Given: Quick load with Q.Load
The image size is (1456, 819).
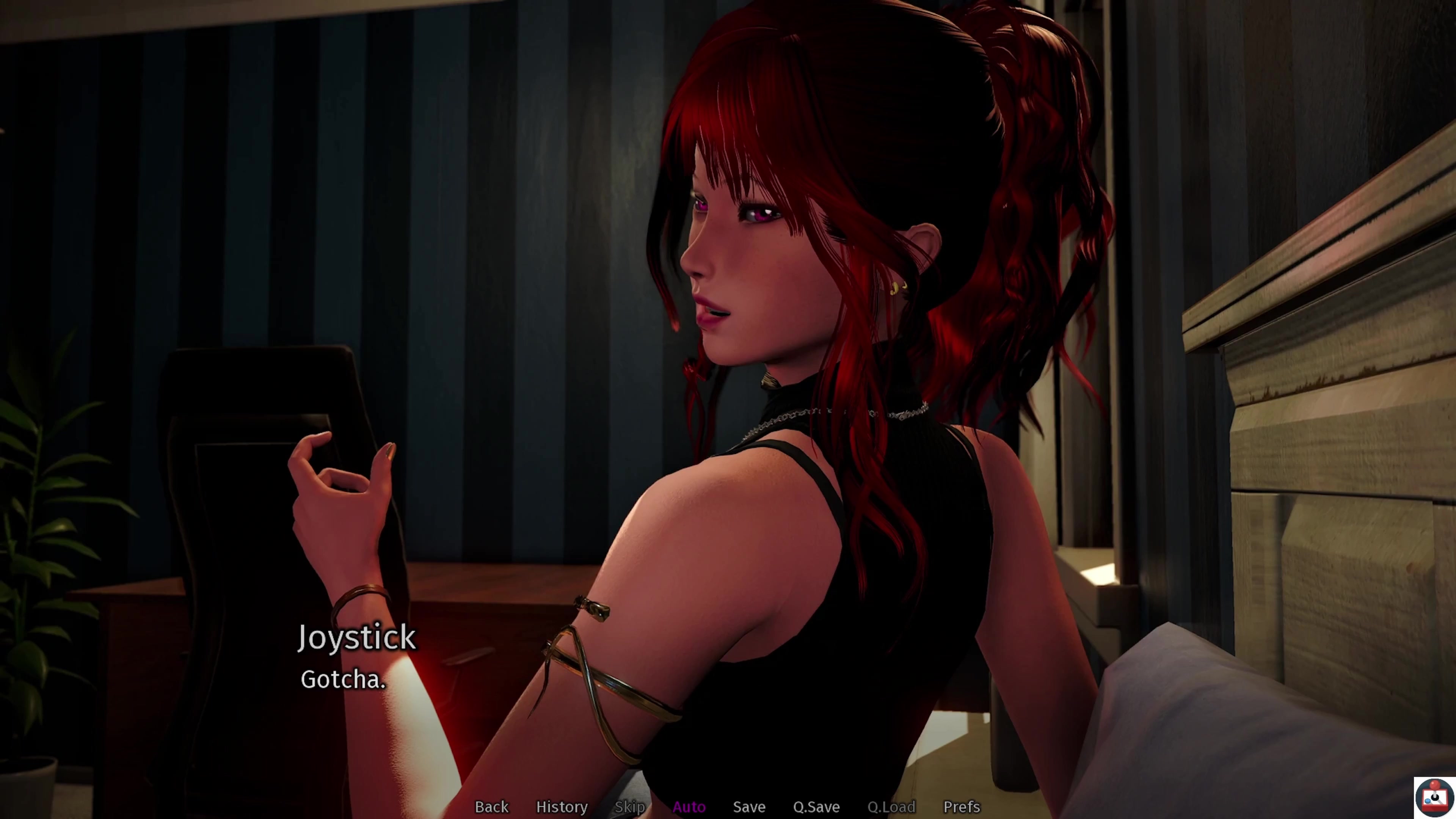Looking at the screenshot, I should [891, 806].
